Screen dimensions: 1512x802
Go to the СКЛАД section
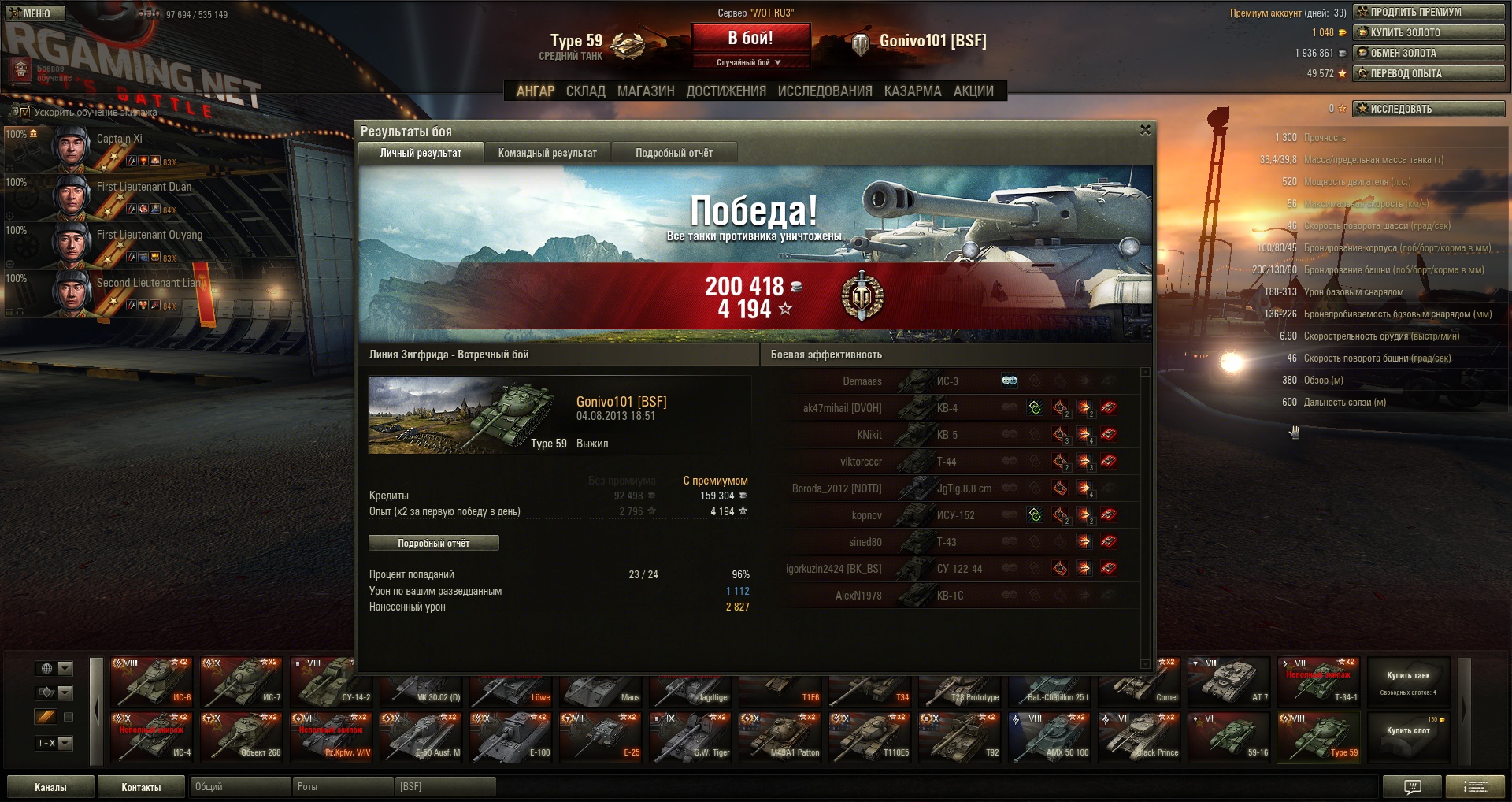click(x=586, y=91)
